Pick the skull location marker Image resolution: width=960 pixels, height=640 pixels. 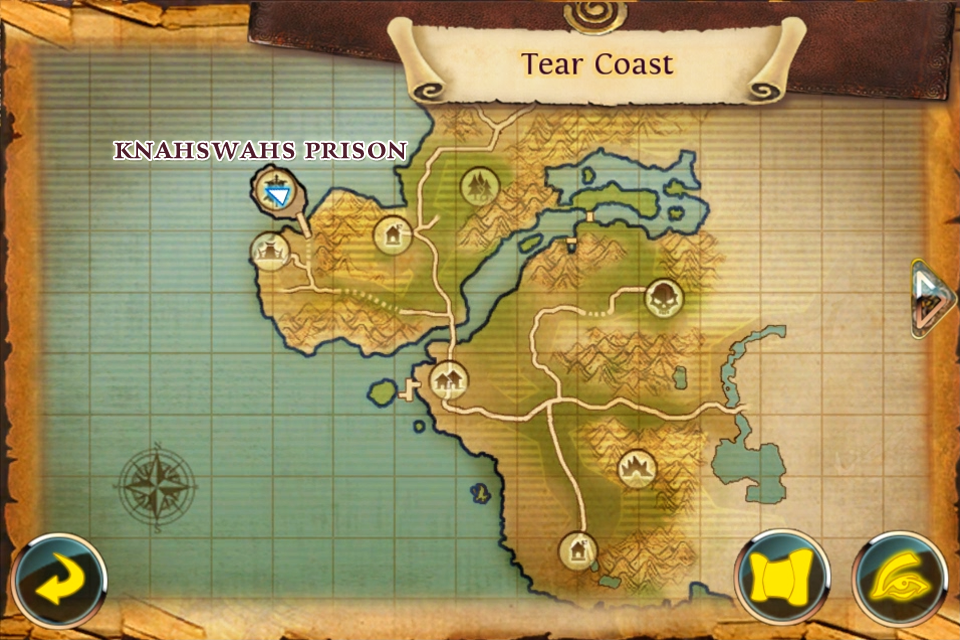click(x=664, y=295)
